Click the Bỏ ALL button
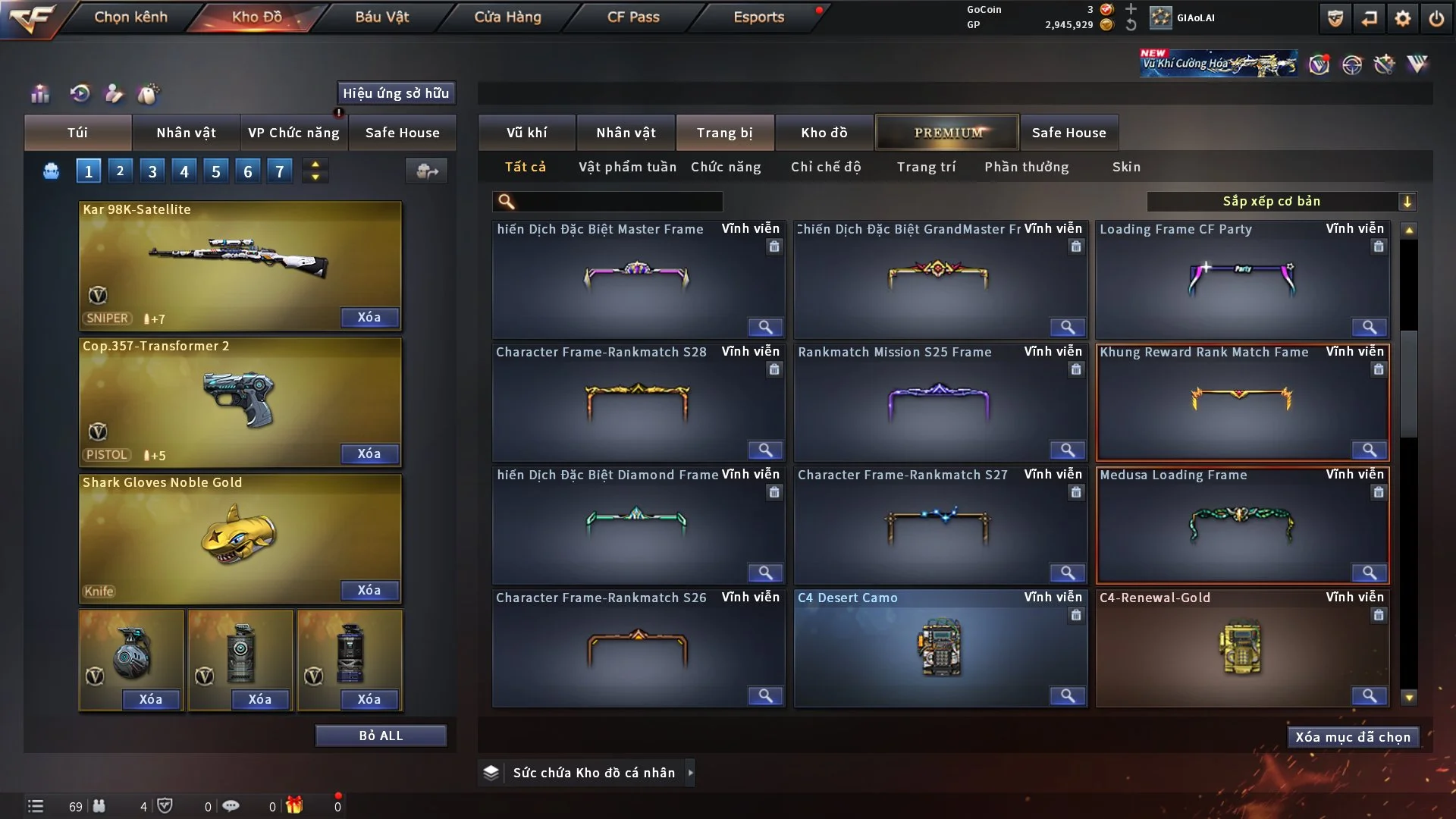This screenshot has width=1456, height=819. point(381,736)
